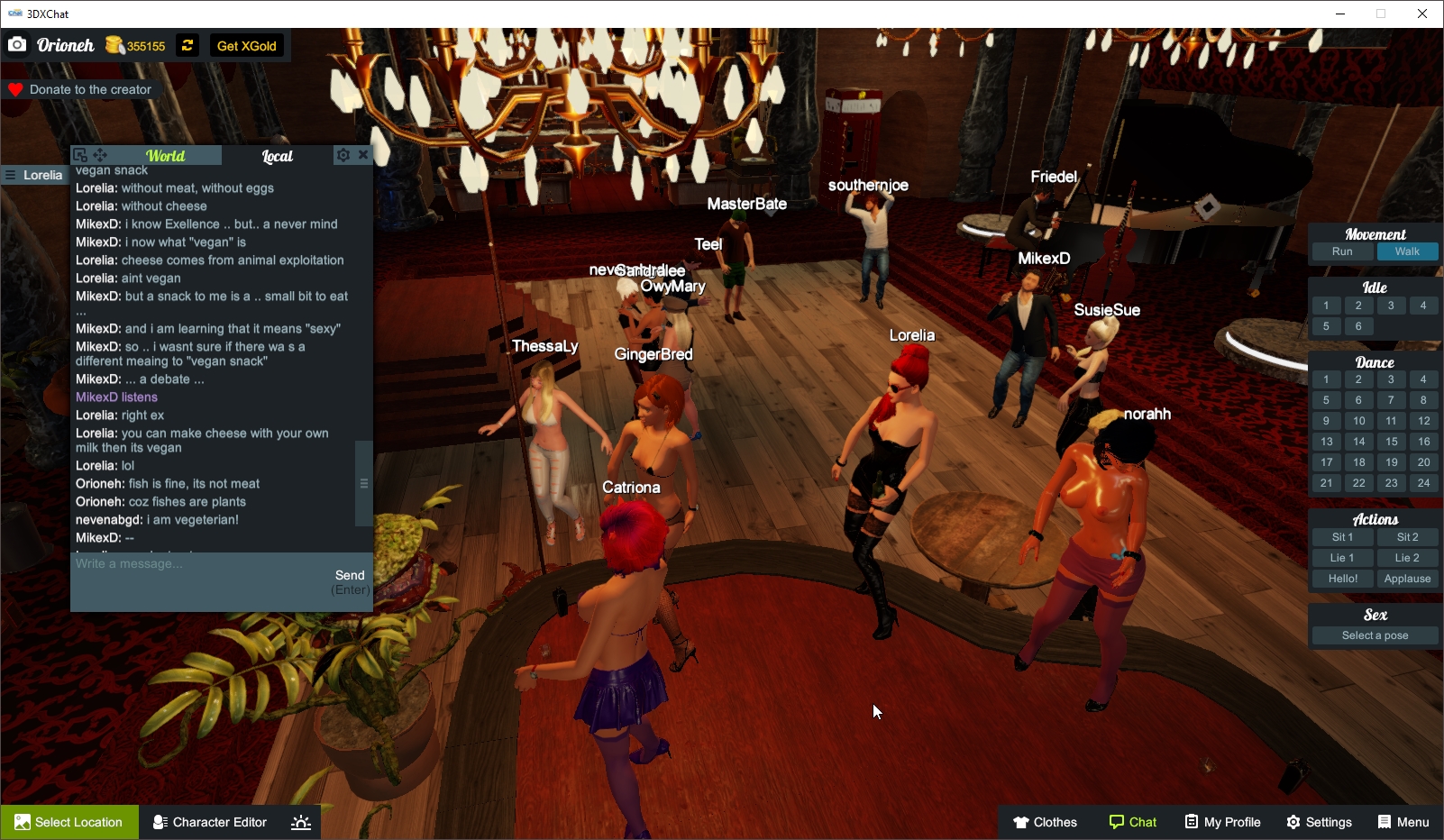Click the XGold exchange/refresh icon
The image size is (1444, 840).
point(187,45)
